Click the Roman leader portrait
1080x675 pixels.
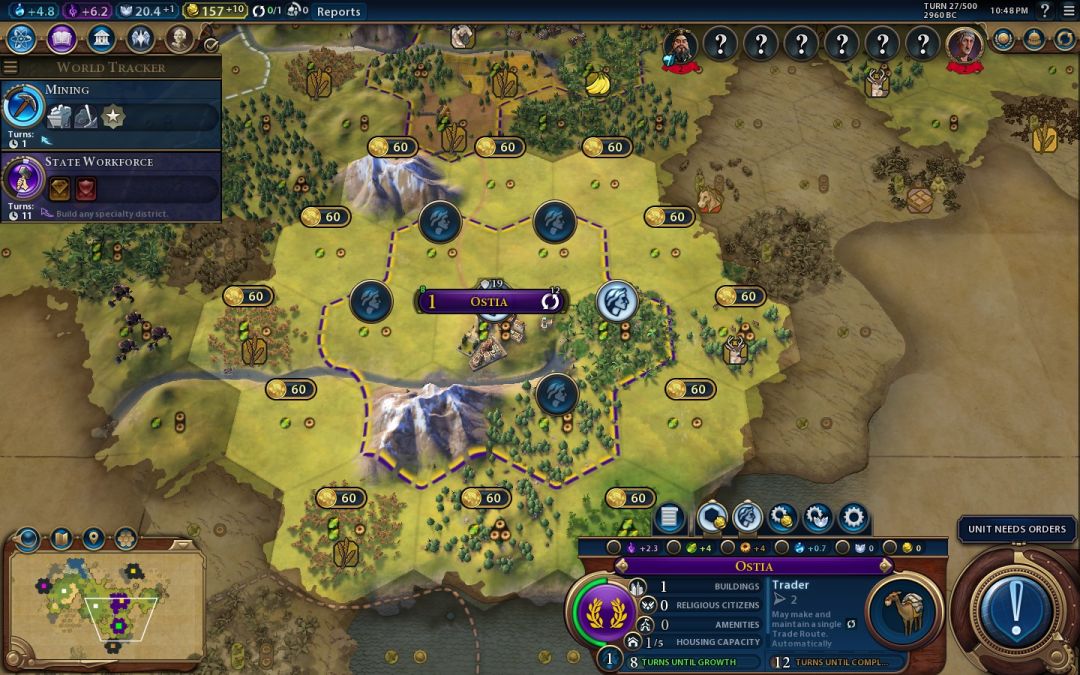tap(965, 44)
